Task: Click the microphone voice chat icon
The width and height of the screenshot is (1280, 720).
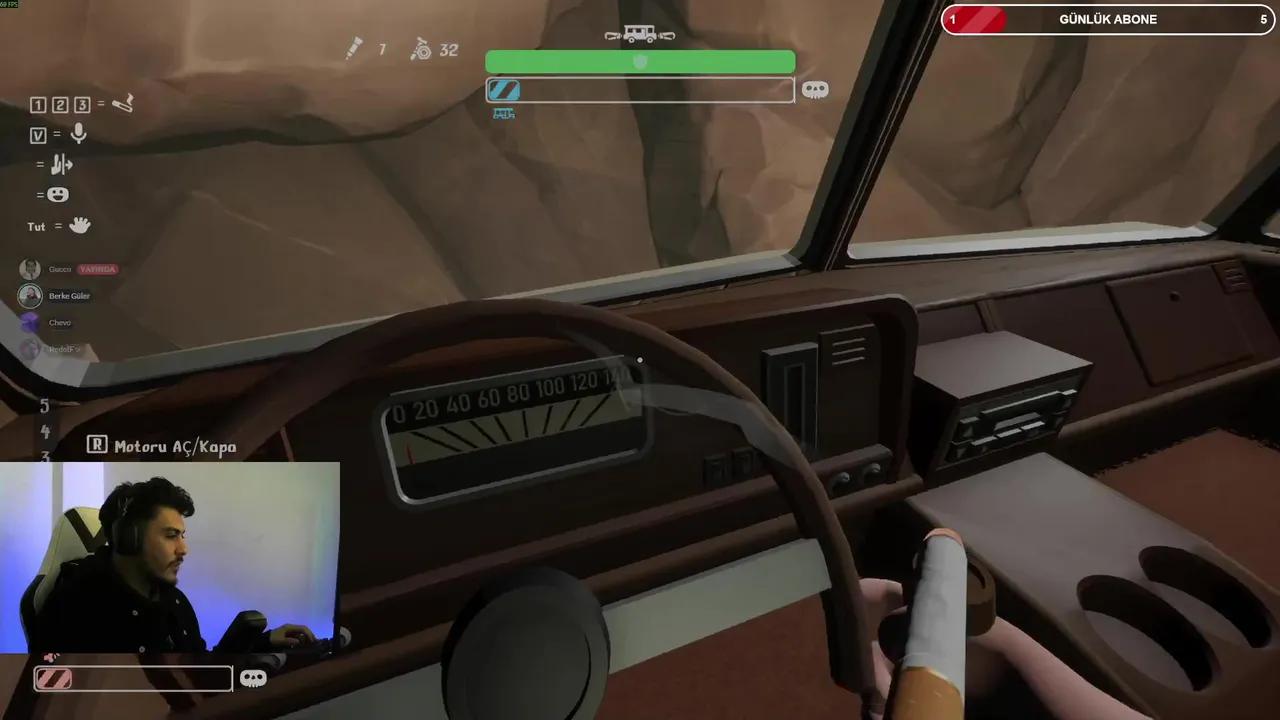Action: coord(78,134)
